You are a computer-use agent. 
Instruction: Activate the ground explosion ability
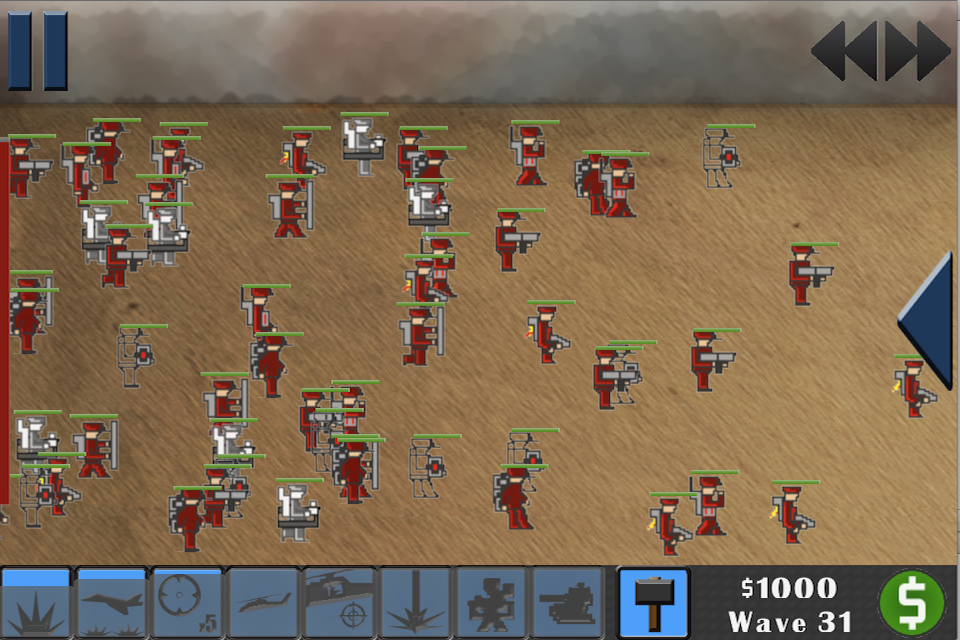[x=37, y=603]
